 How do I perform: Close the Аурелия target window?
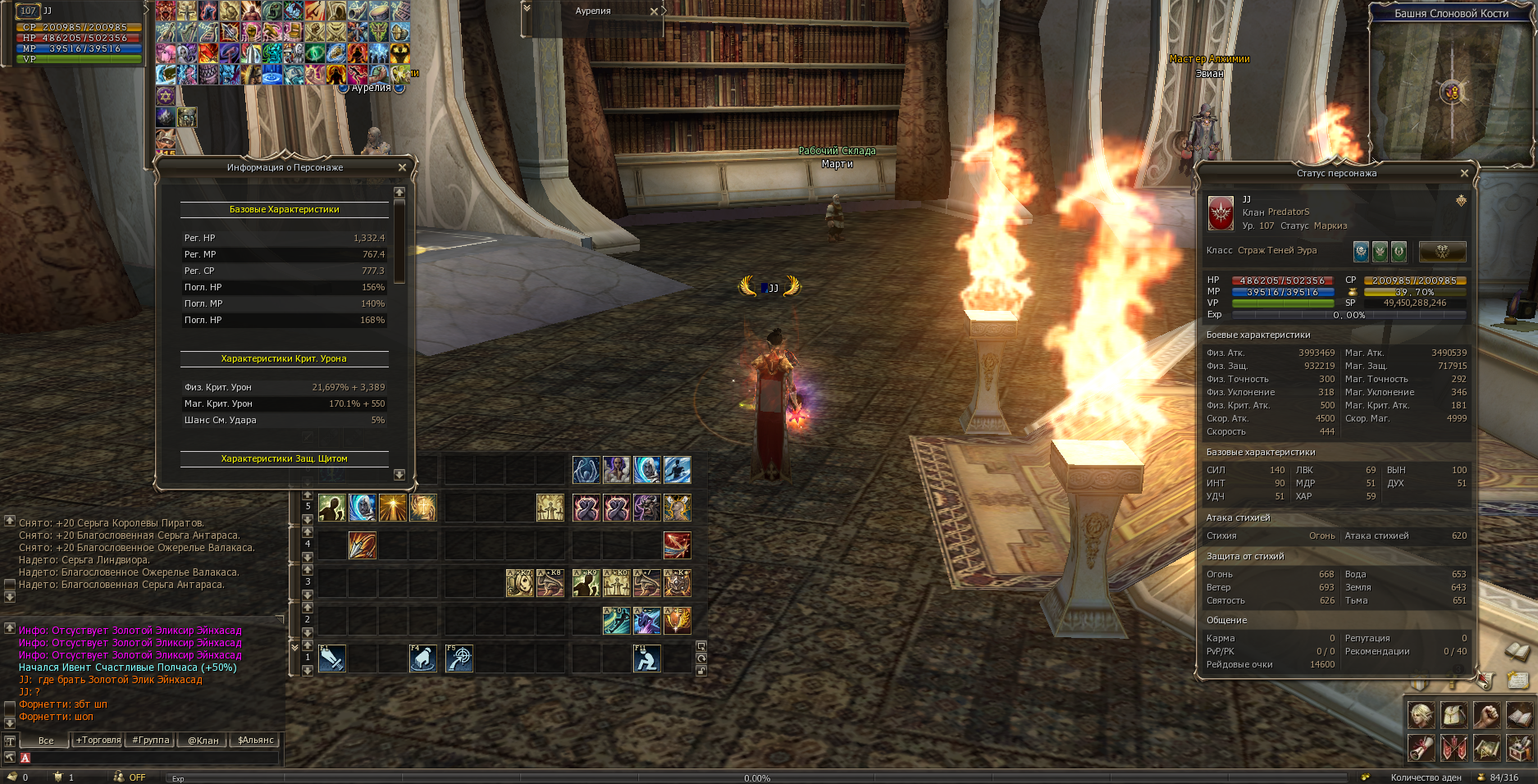(654, 11)
